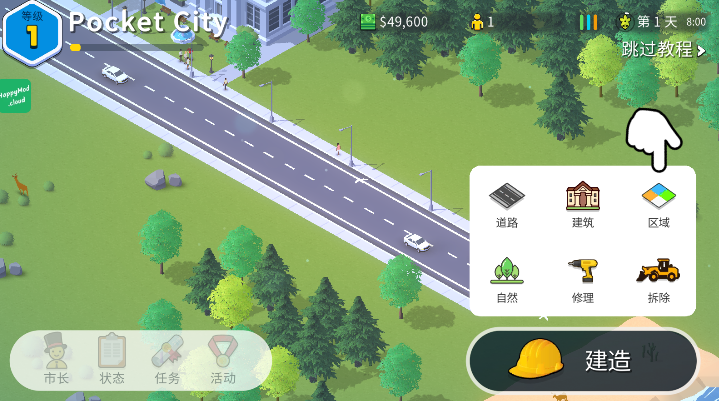Select the Buildings (建筑) category
Viewport: 719px width, 401px height.
click(x=582, y=203)
